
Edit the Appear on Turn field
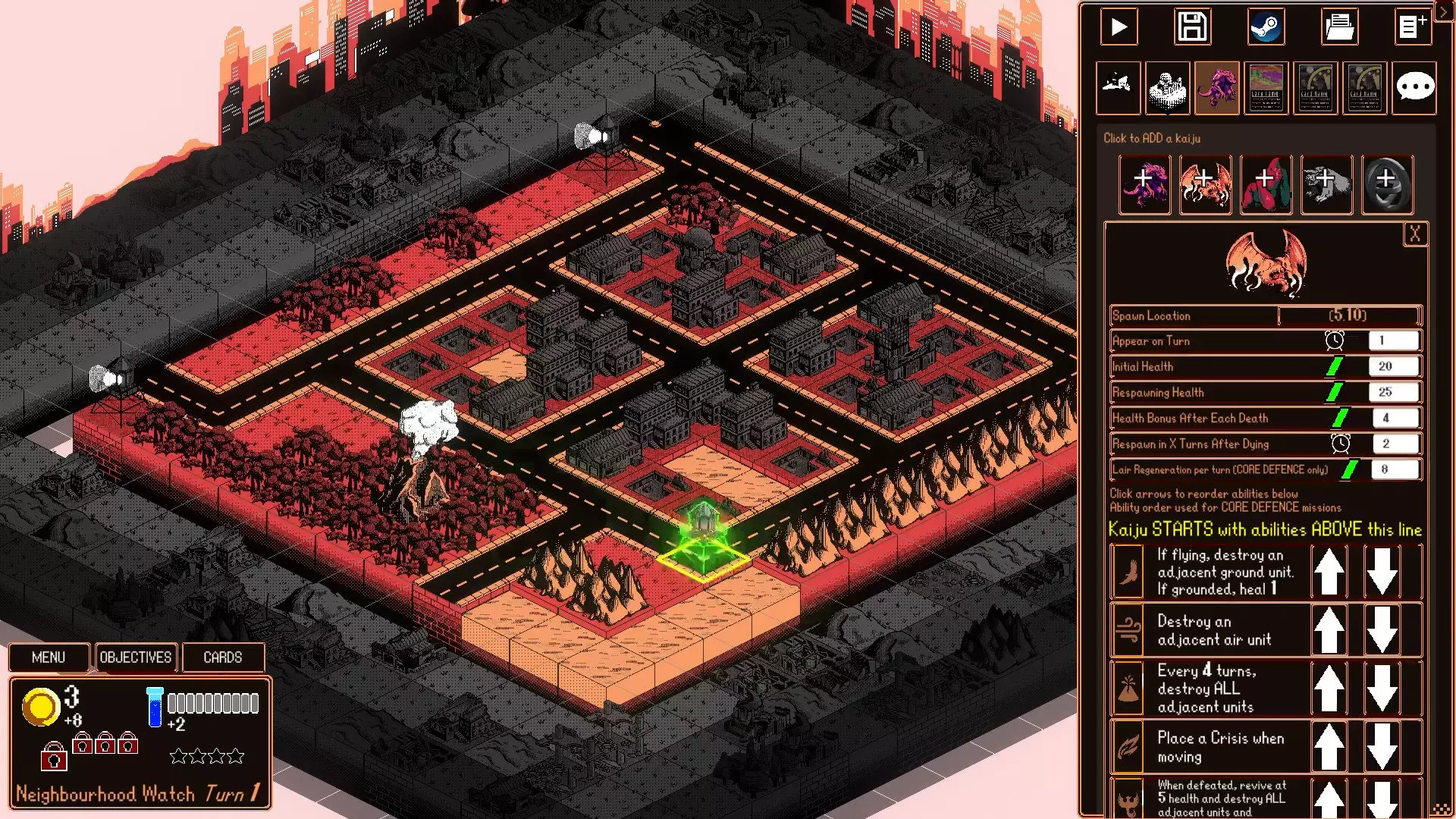(x=1393, y=340)
